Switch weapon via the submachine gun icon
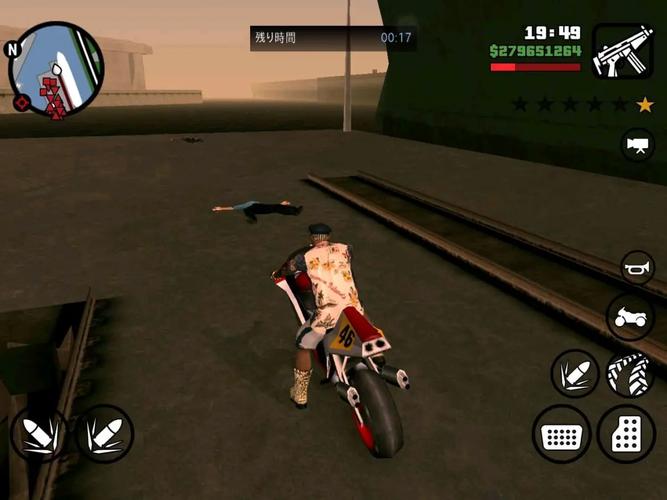 click(x=622, y=51)
